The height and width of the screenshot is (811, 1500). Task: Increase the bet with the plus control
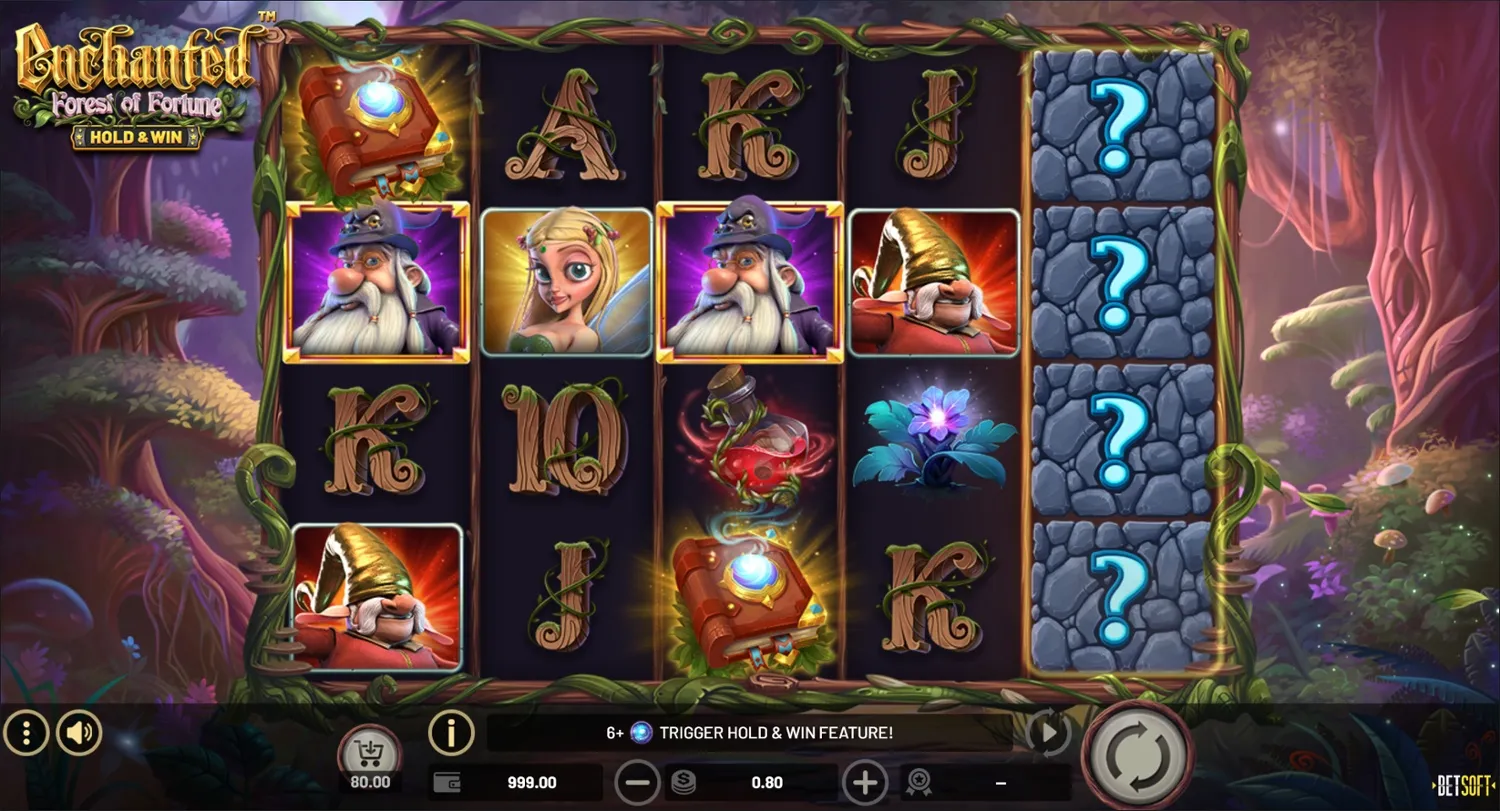(866, 782)
